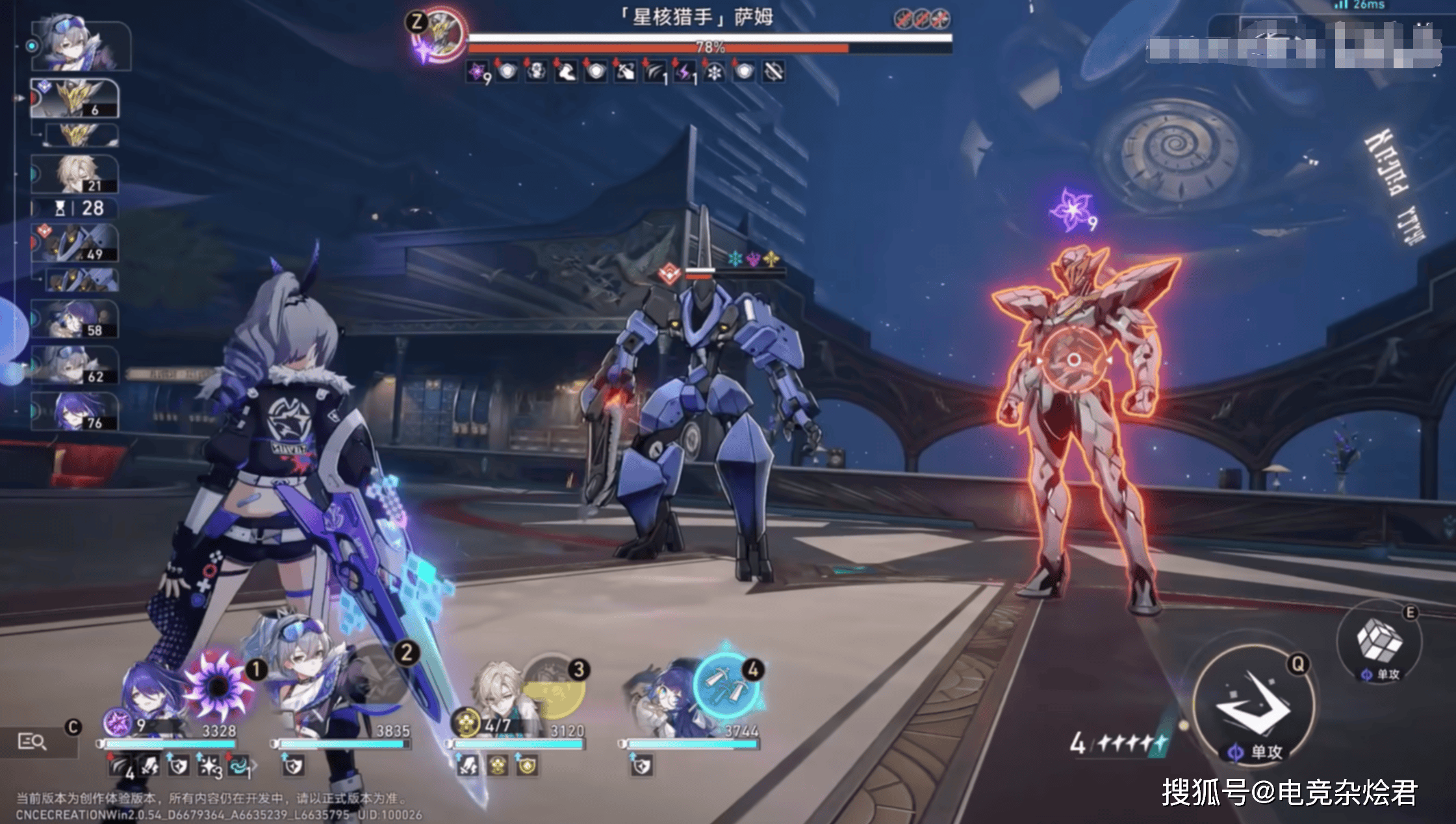Select Aventurine's portrait in the turn order
The width and height of the screenshot is (1456, 824).
[75, 174]
